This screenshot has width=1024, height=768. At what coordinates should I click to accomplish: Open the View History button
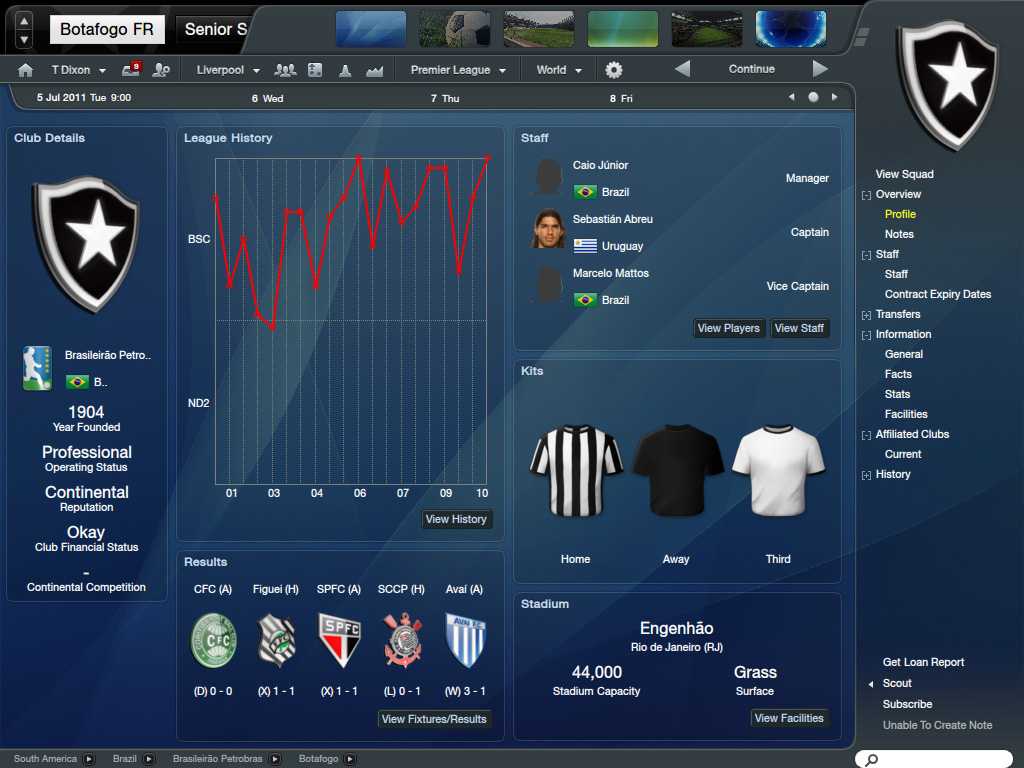coord(456,519)
